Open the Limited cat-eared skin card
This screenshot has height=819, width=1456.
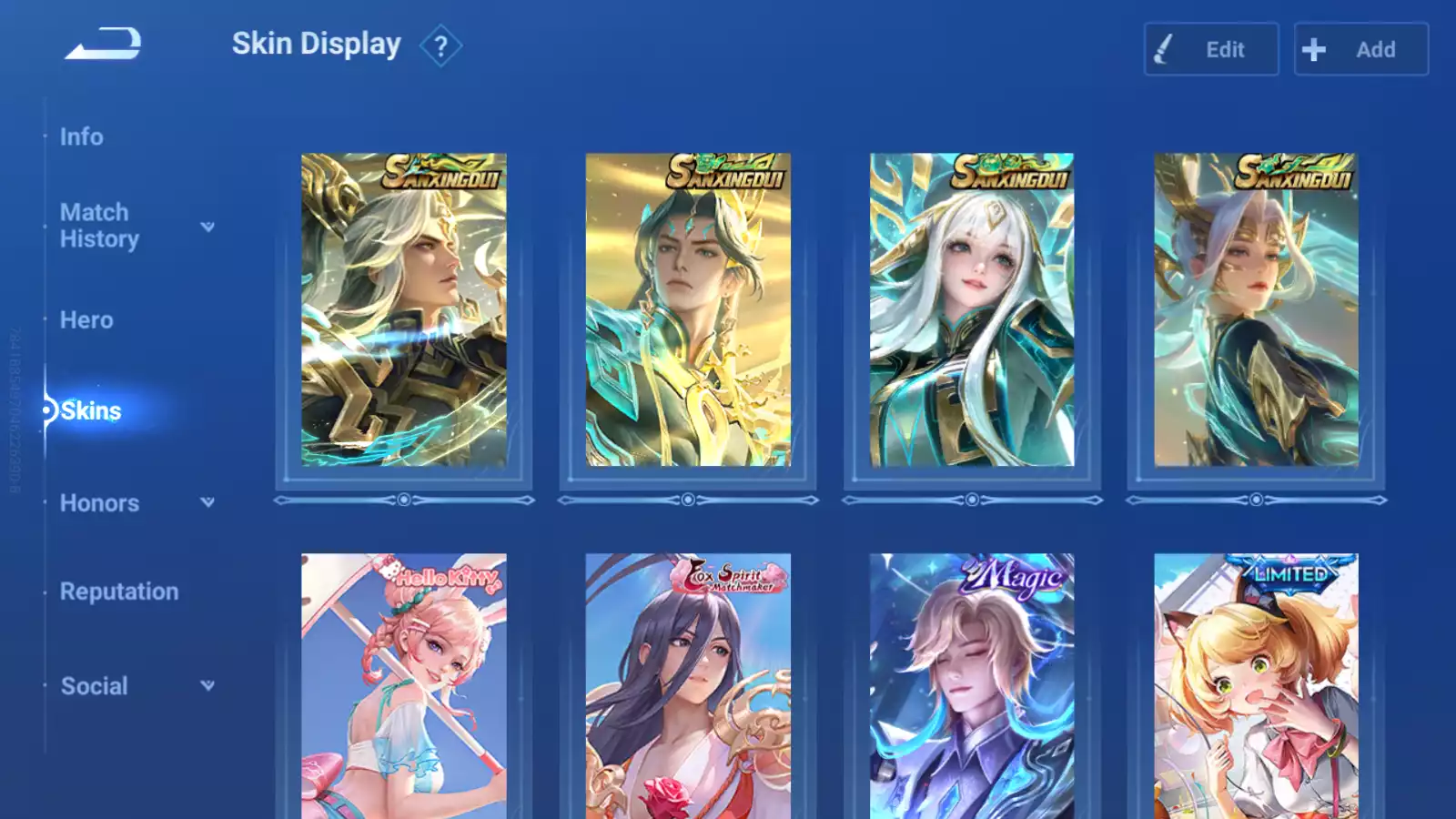click(x=1256, y=686)
